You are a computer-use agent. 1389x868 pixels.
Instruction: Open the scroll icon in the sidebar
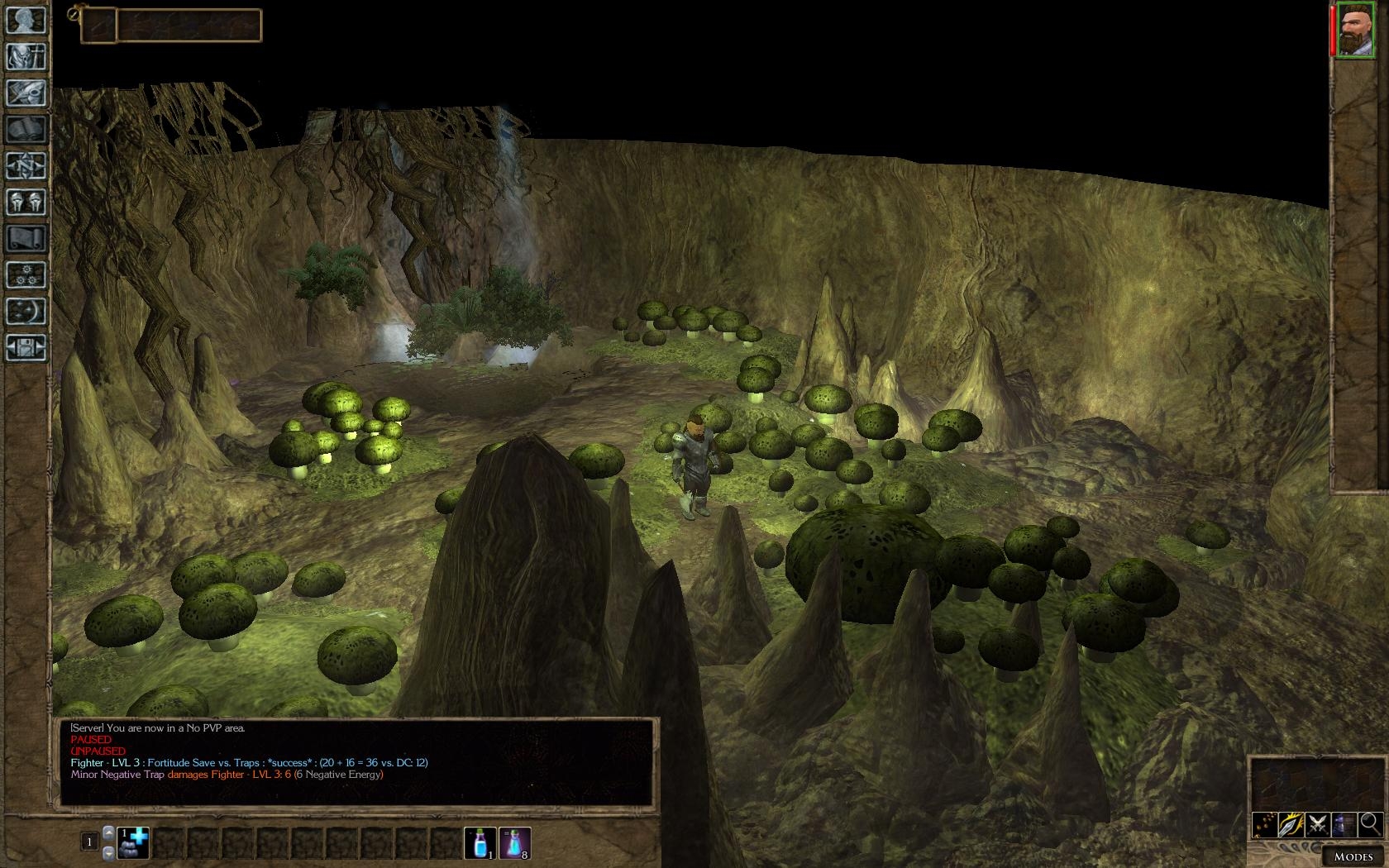point(26,239)
